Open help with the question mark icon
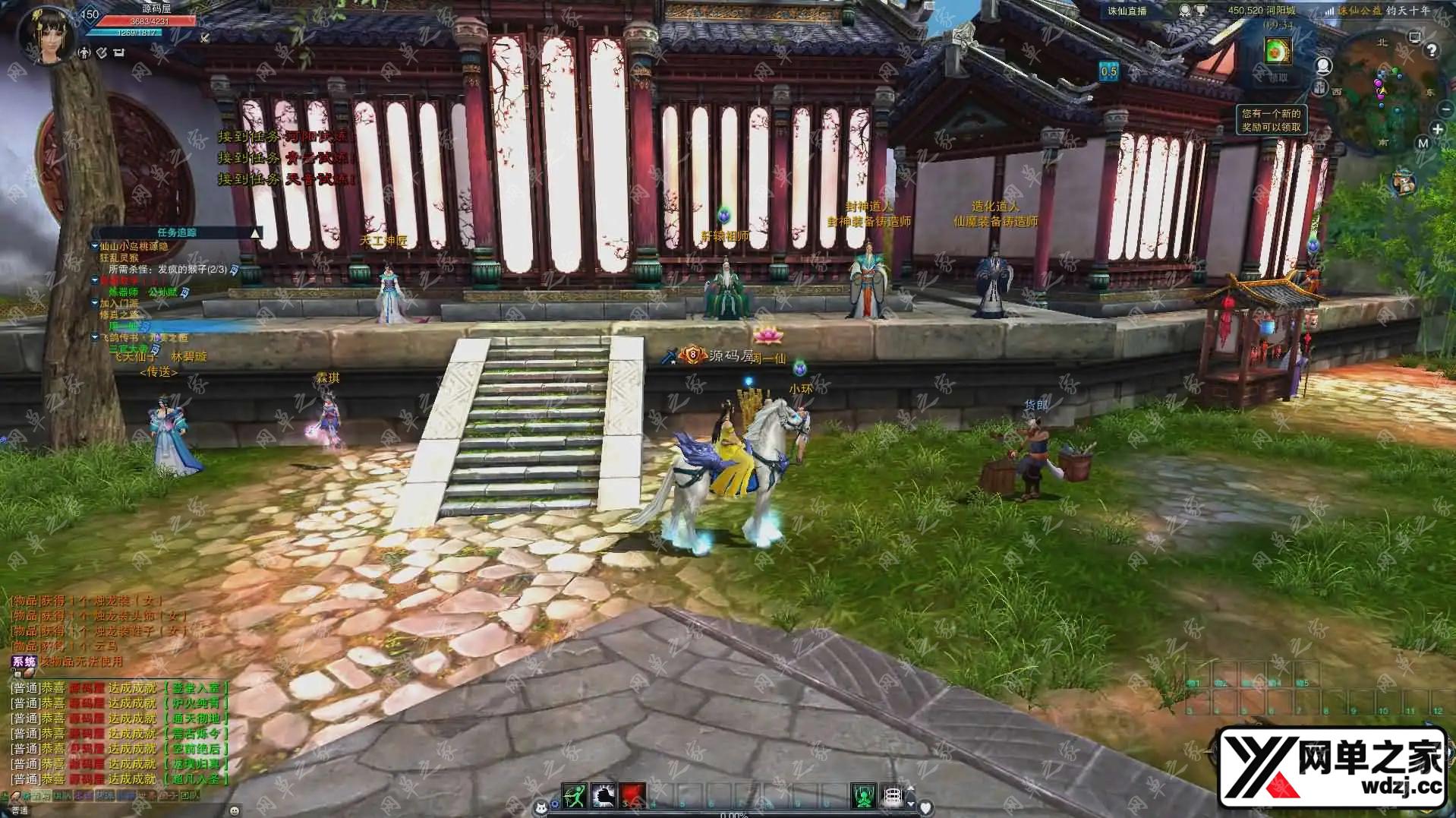The image size is (1456, 818). (1432, 51)
